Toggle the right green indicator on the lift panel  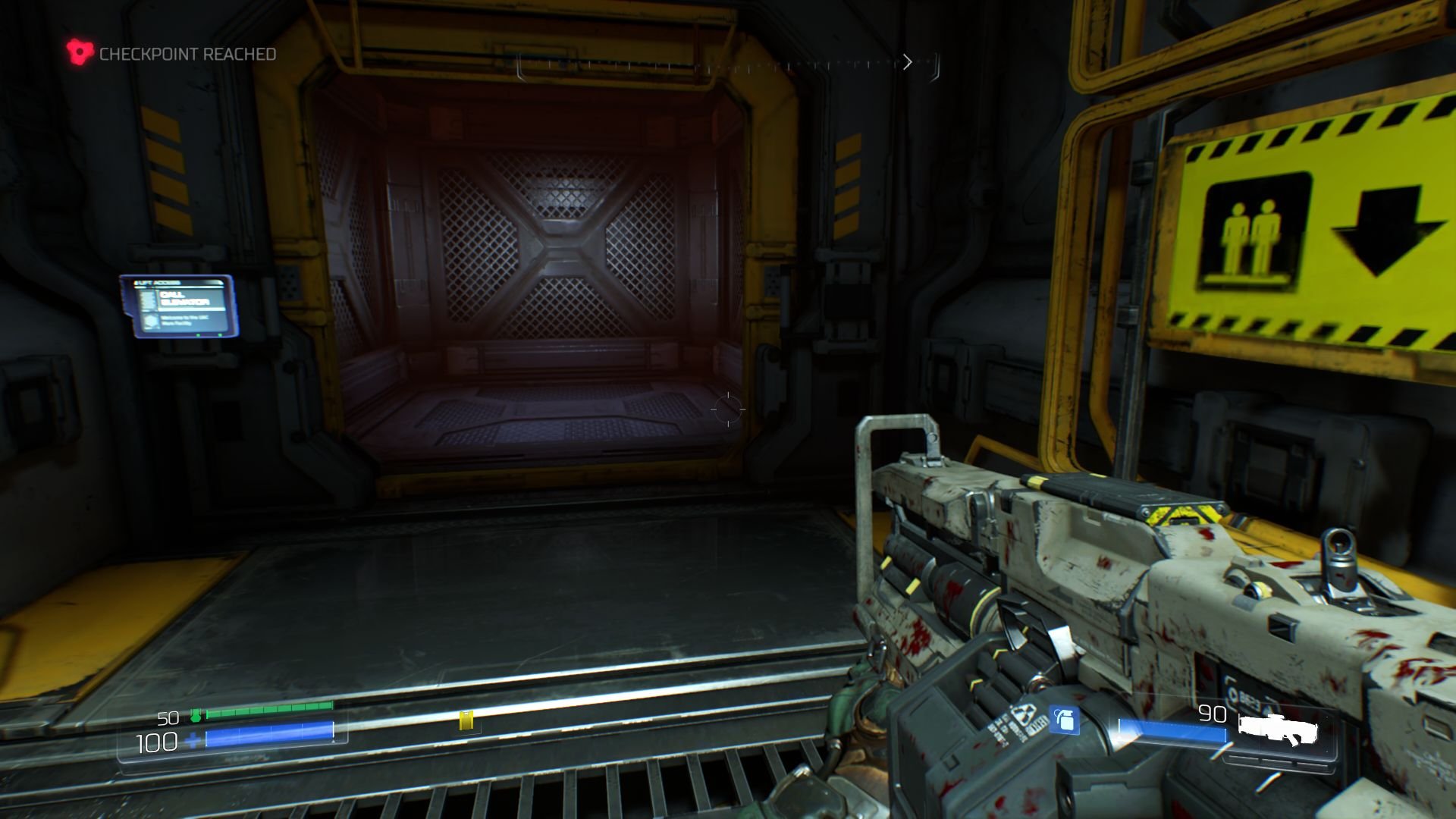click(220, 334)
